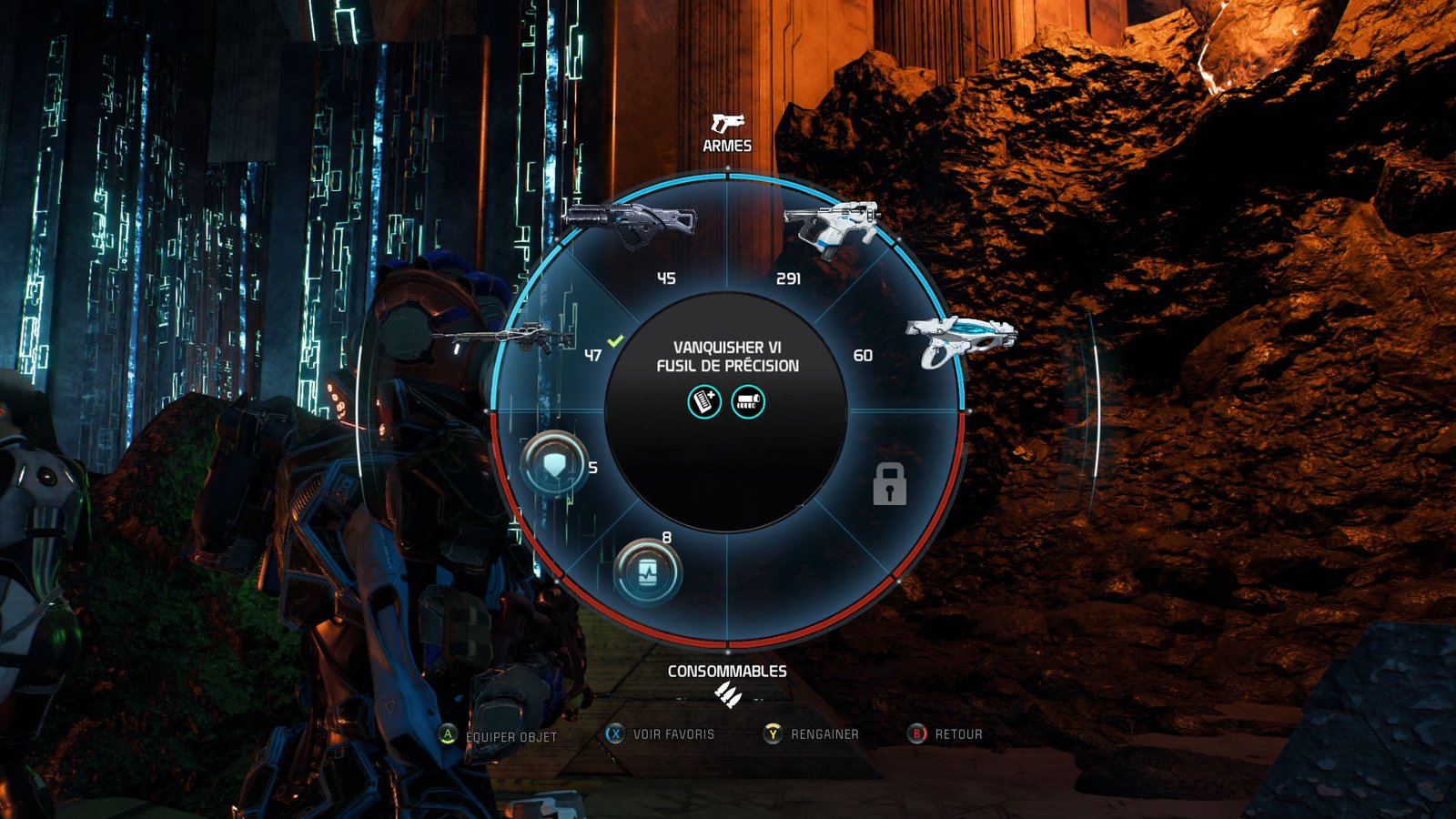
Task: Click the green checkmark on the equipped sniper
Action: pos(614,339)
